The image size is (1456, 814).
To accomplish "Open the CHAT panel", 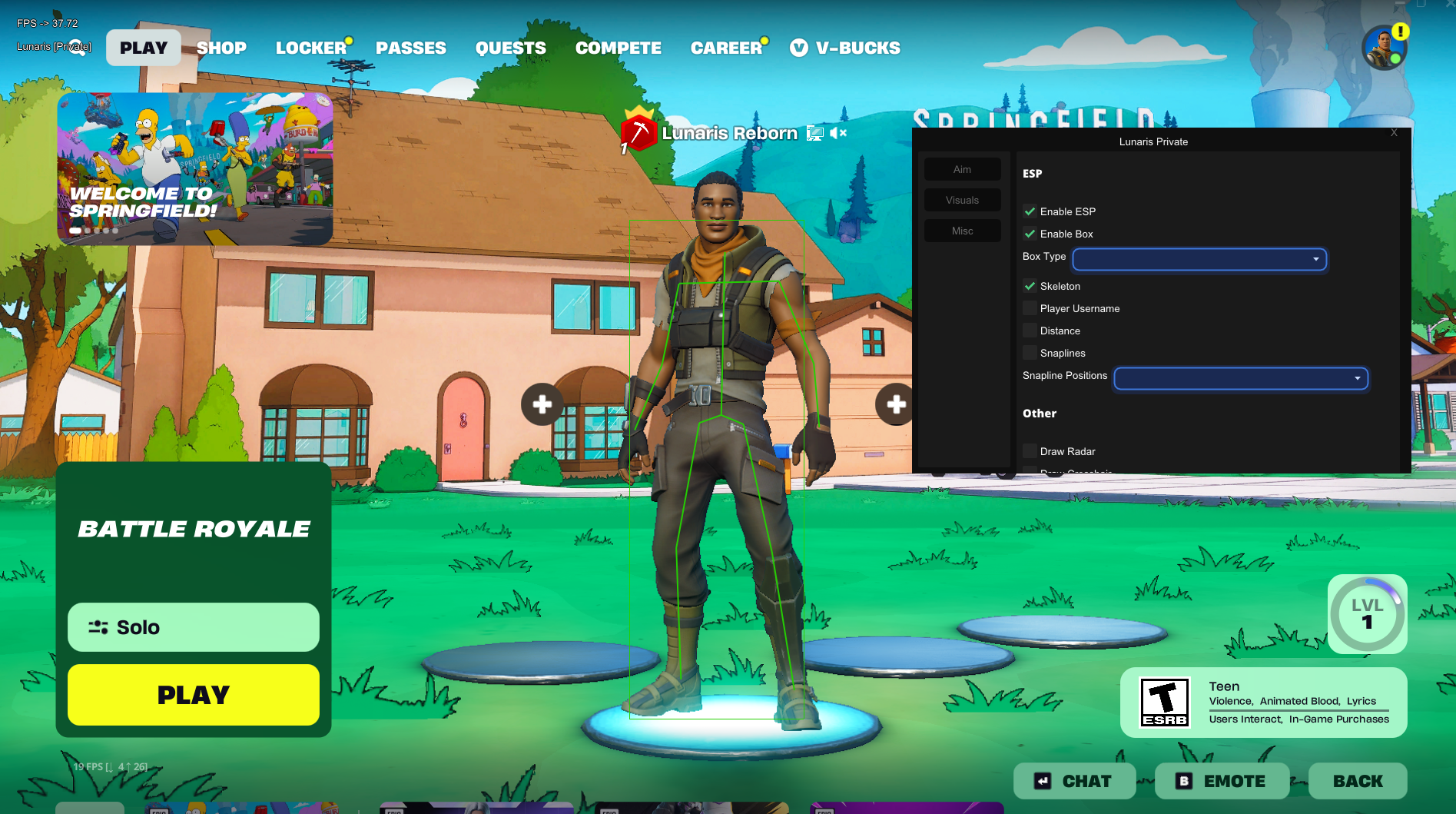I will pos(1074,781).
